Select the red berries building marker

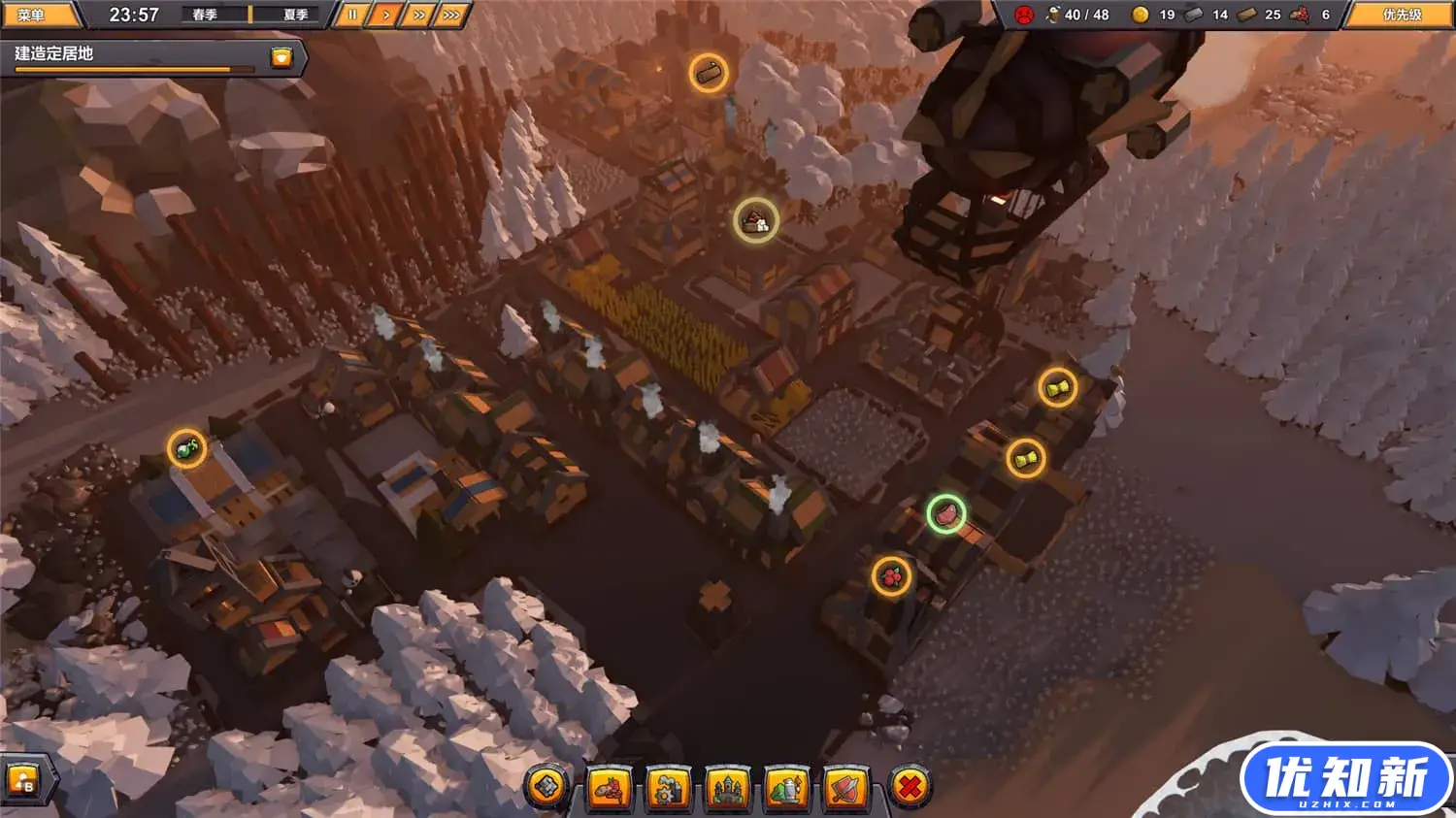point(891,576)
